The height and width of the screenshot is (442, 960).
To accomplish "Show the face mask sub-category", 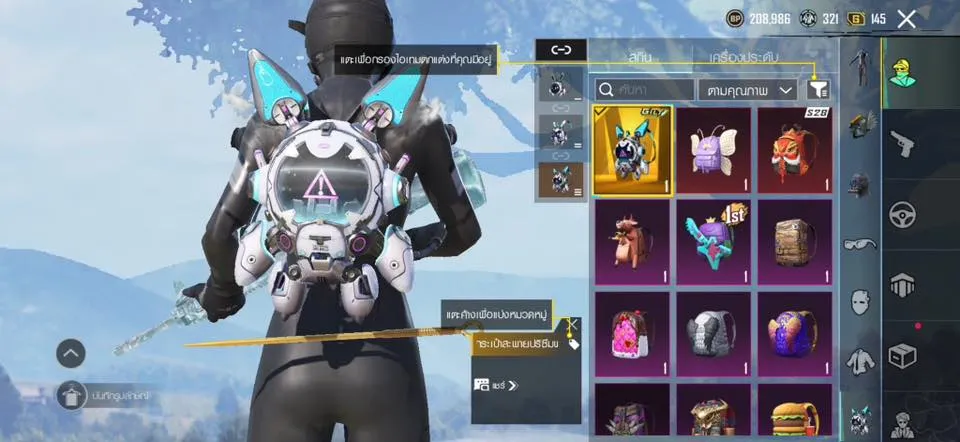I will pyautogui.click(x=859, y=301).
